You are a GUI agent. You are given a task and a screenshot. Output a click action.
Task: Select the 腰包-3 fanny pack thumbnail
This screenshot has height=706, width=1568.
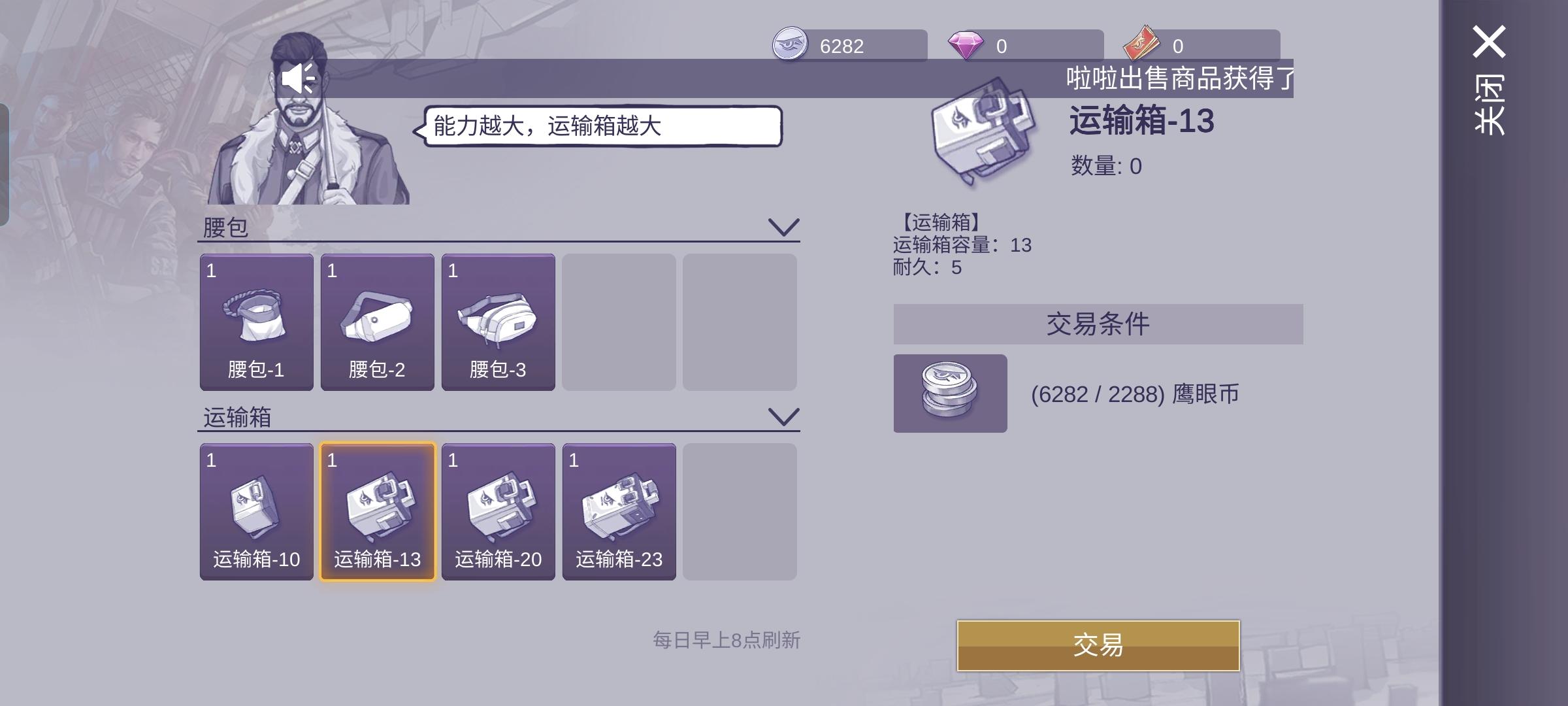[x=499, y=320]
